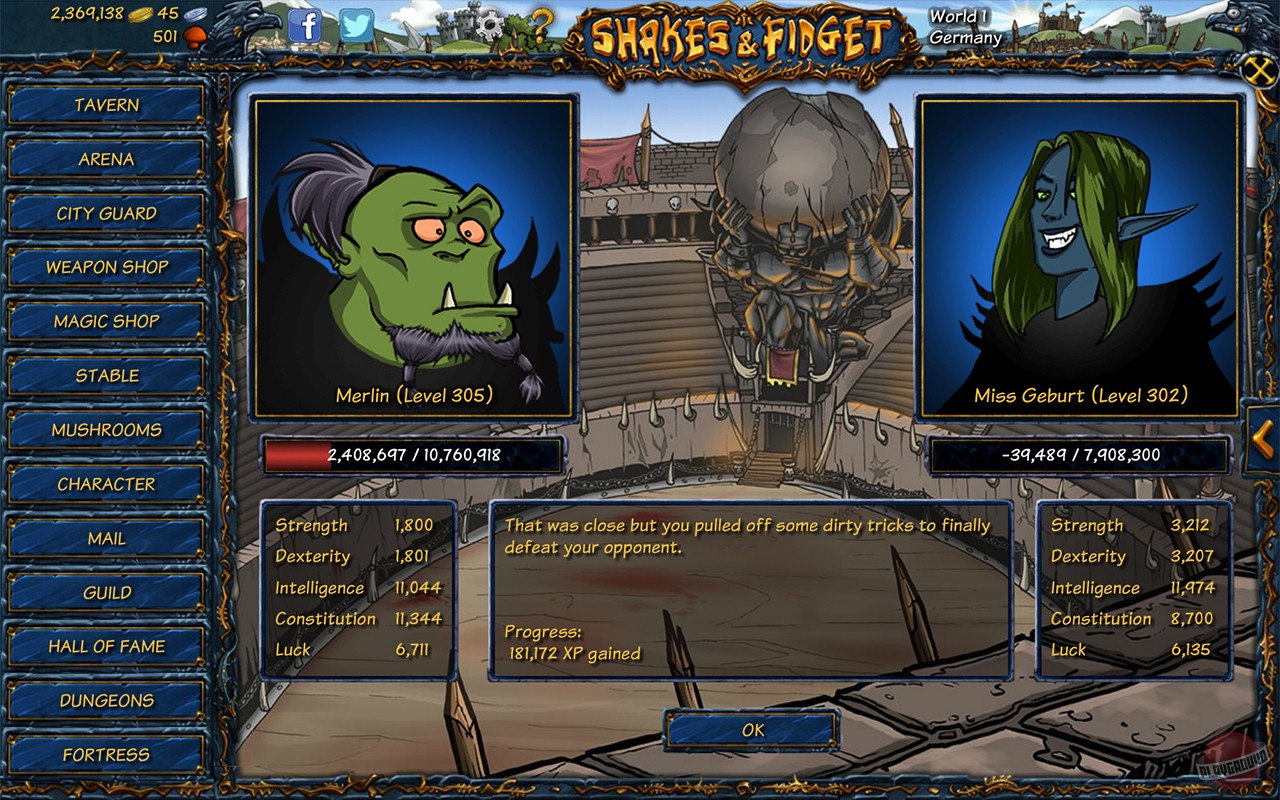The image size is (1280, 800).
Task: Click the OK button to close results
Action: pyautogui.click(x=751, y=731)
